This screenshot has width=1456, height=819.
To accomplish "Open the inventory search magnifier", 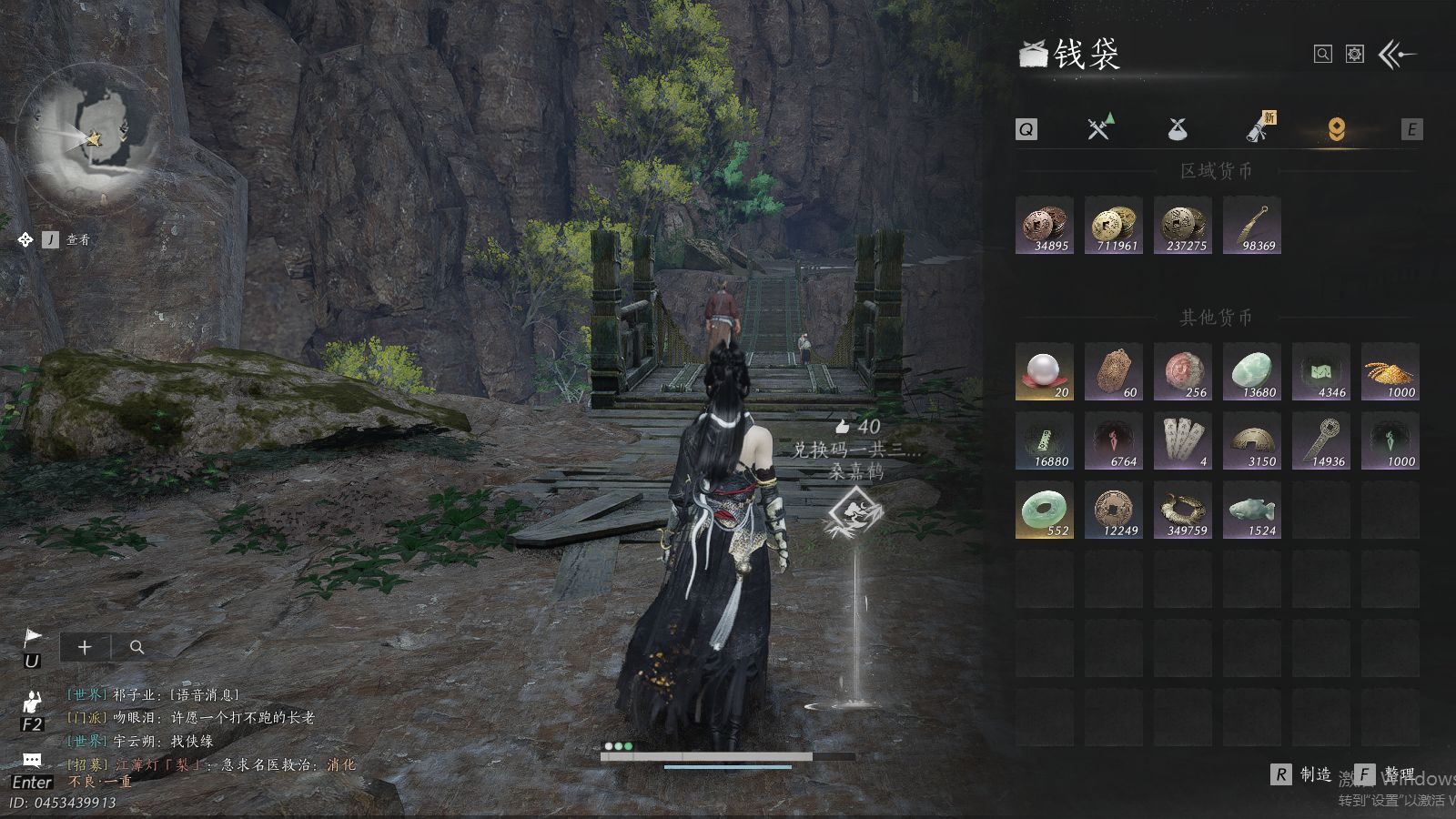I will coord(1323,55).
